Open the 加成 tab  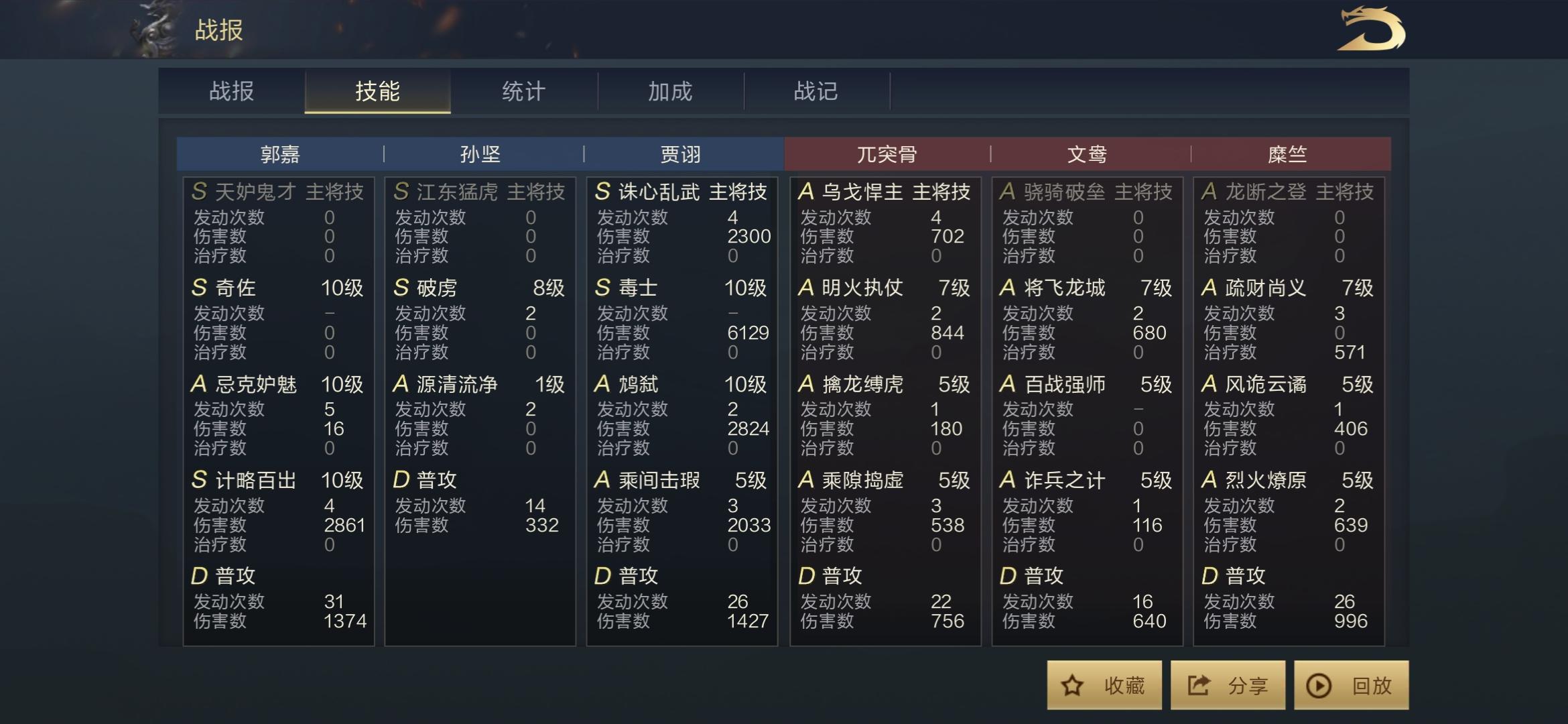(669, 92)
